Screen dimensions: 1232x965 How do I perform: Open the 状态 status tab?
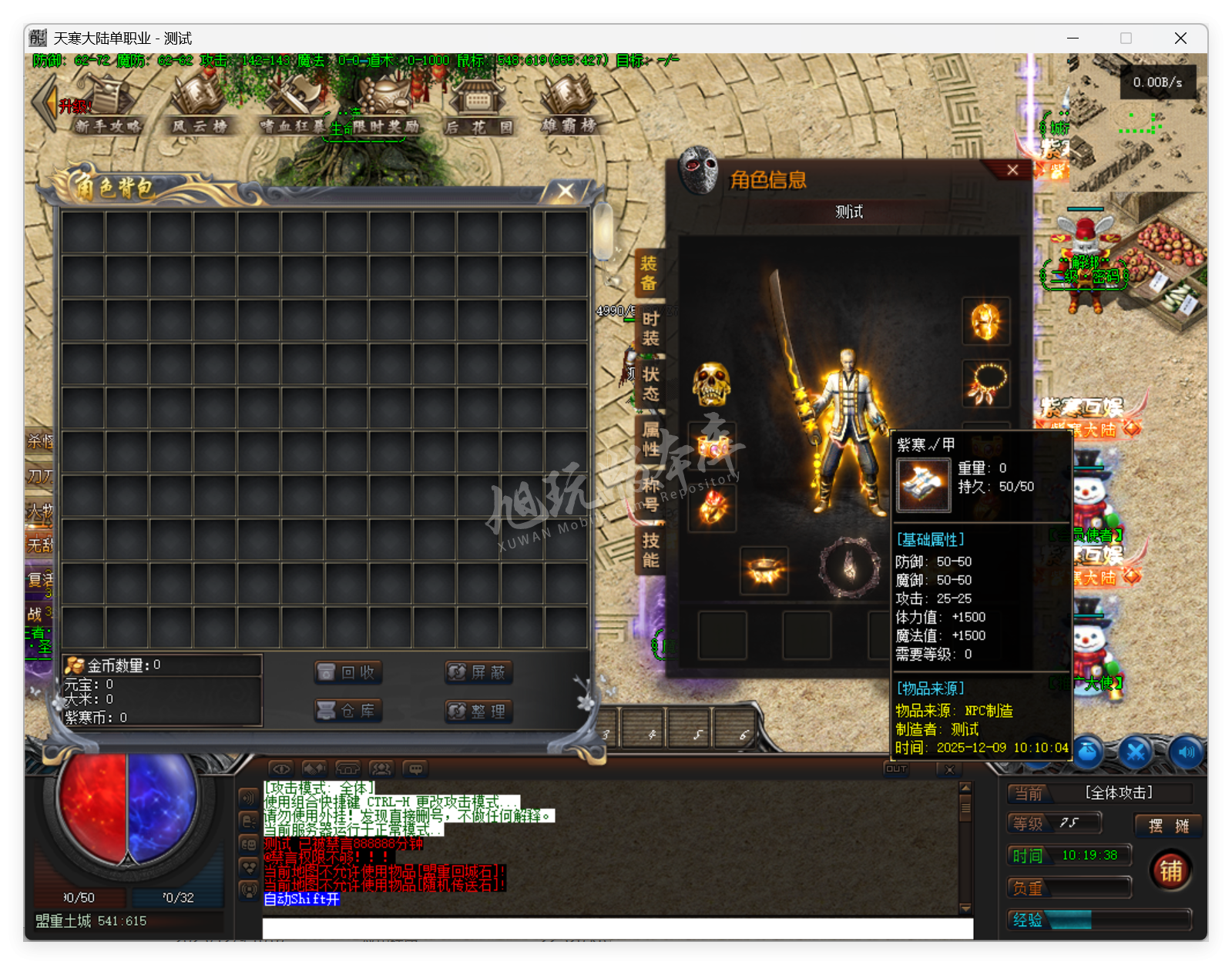click(650, 384)
